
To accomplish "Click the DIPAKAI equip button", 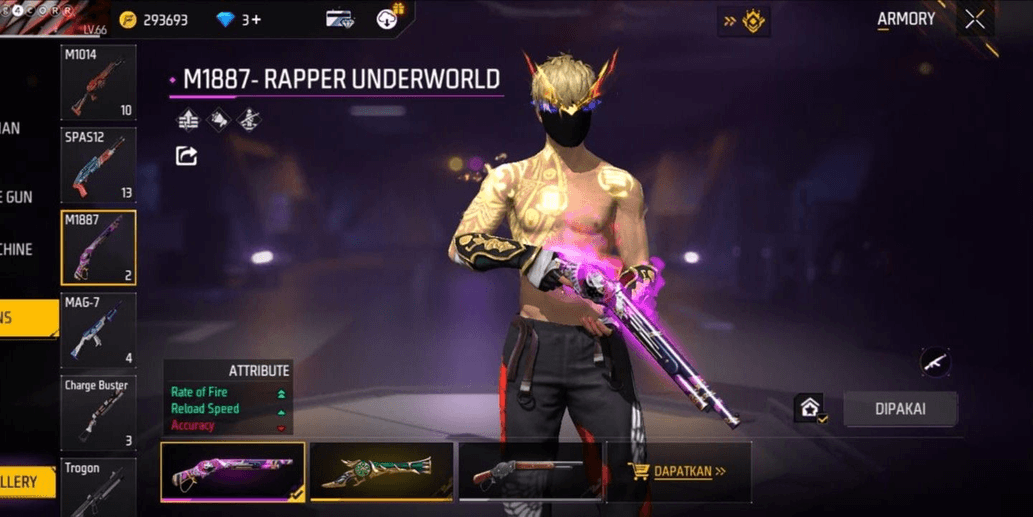I will [900, 409].
